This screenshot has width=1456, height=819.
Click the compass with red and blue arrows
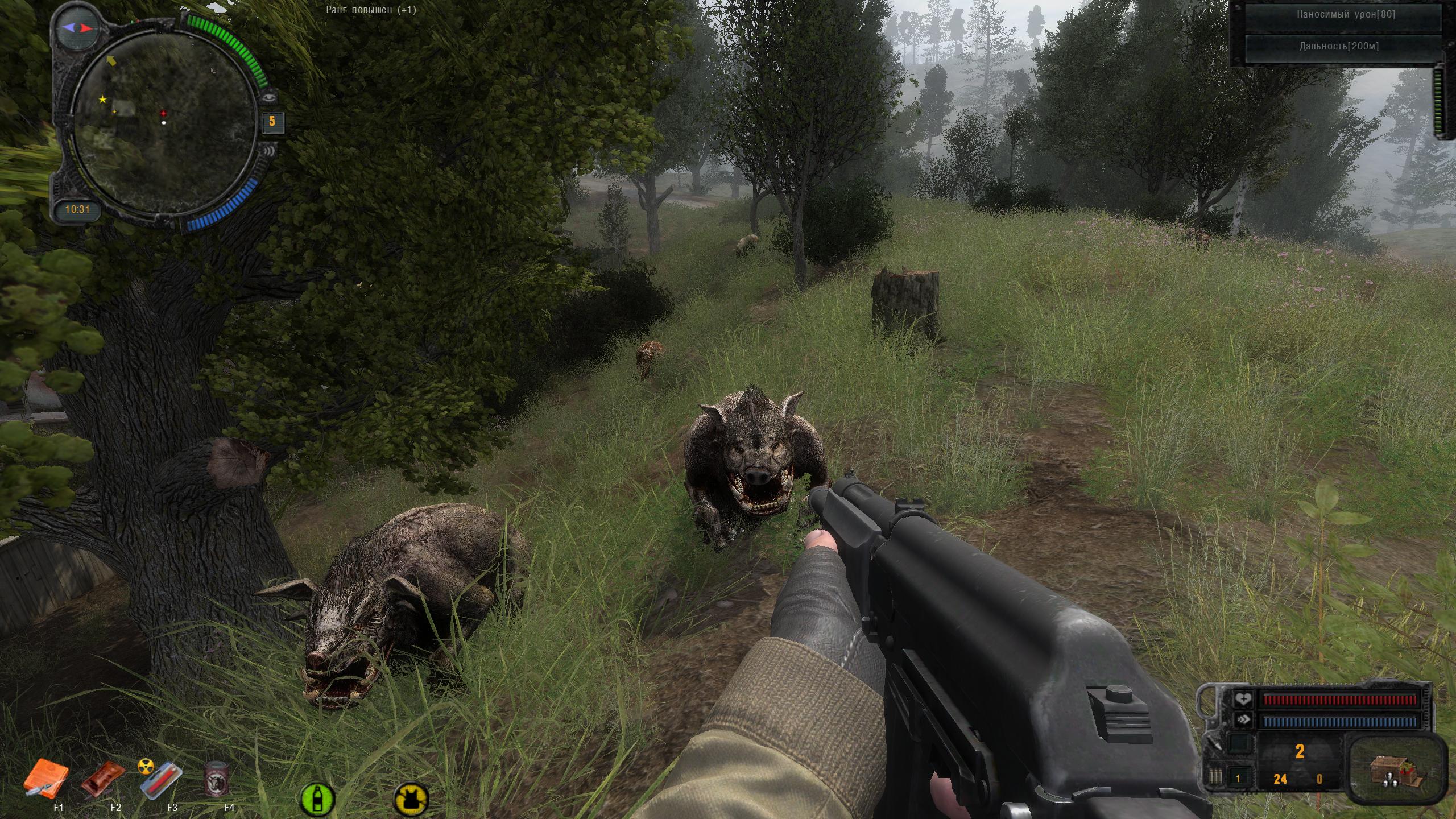[x=78, y=27]
